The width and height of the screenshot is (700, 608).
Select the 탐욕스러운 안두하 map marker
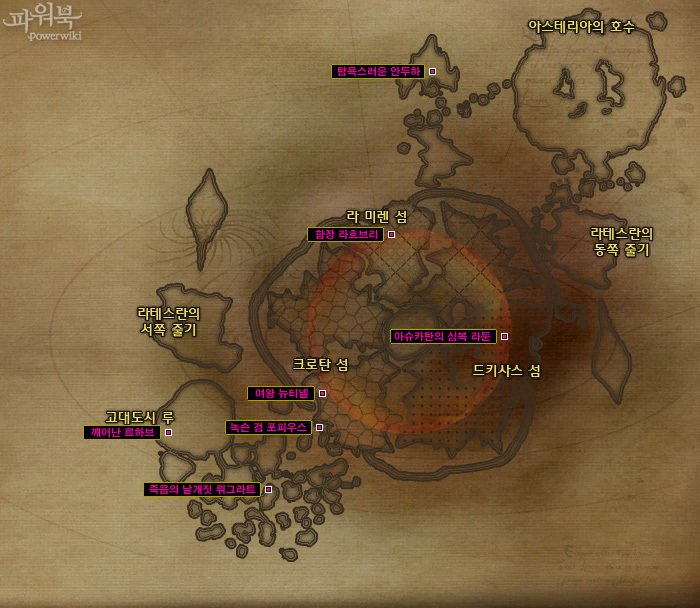pos(432,72)
